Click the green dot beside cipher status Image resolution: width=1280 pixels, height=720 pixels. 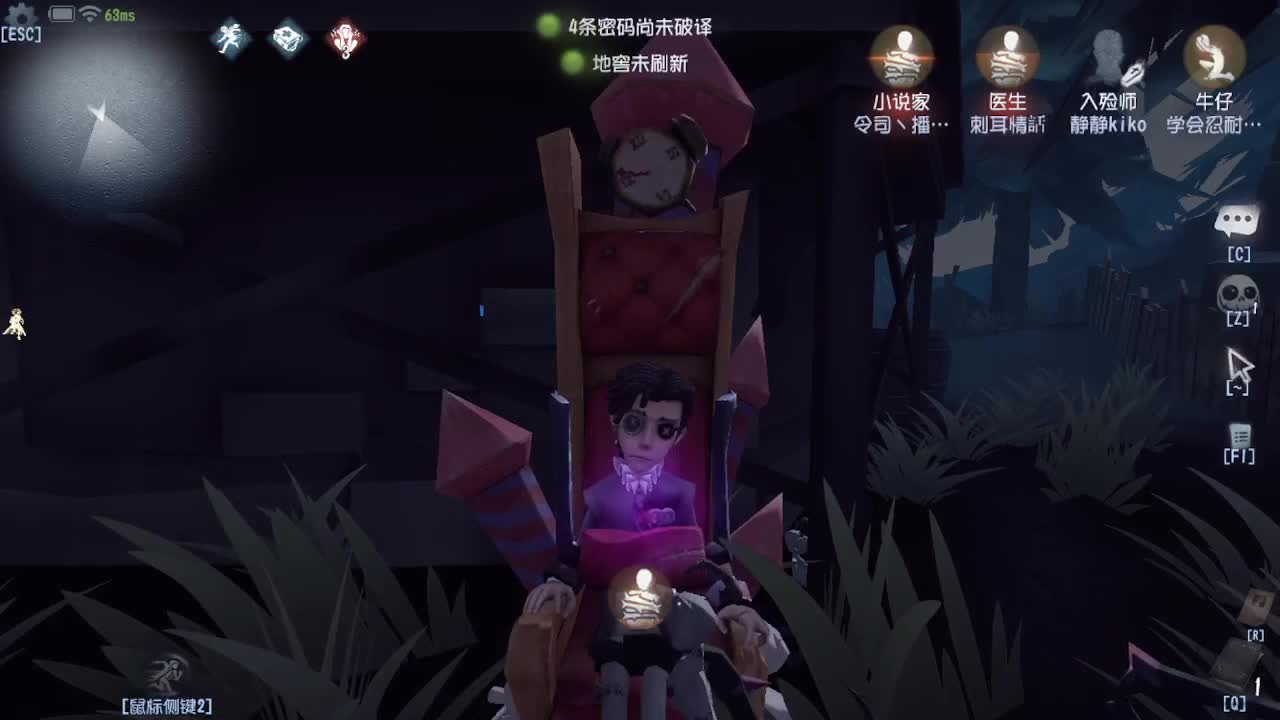(x=546, y=28)
